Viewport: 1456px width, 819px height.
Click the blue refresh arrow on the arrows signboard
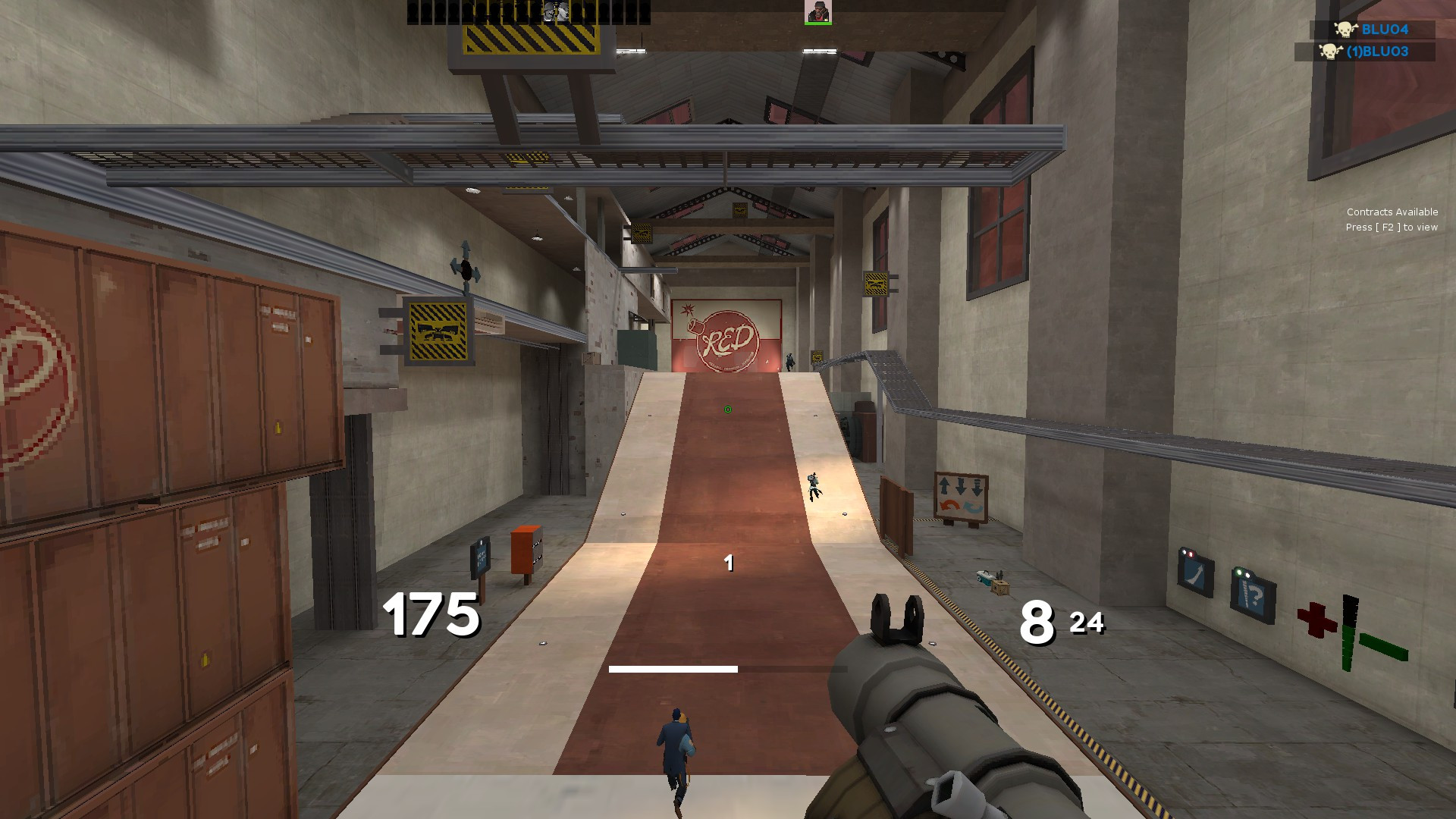point(972,506)
